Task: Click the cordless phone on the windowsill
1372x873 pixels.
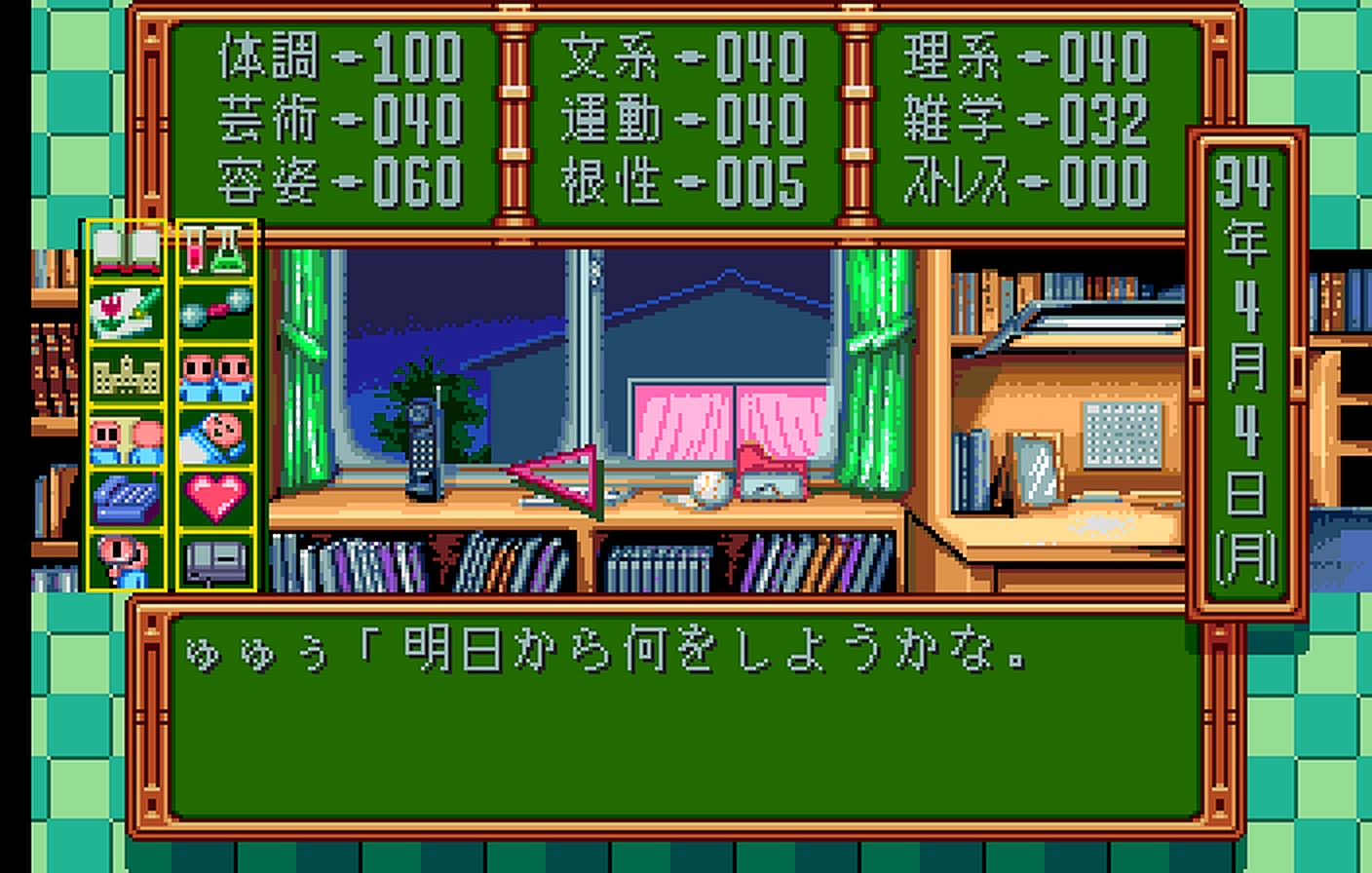Action: (x=426, y=448)
